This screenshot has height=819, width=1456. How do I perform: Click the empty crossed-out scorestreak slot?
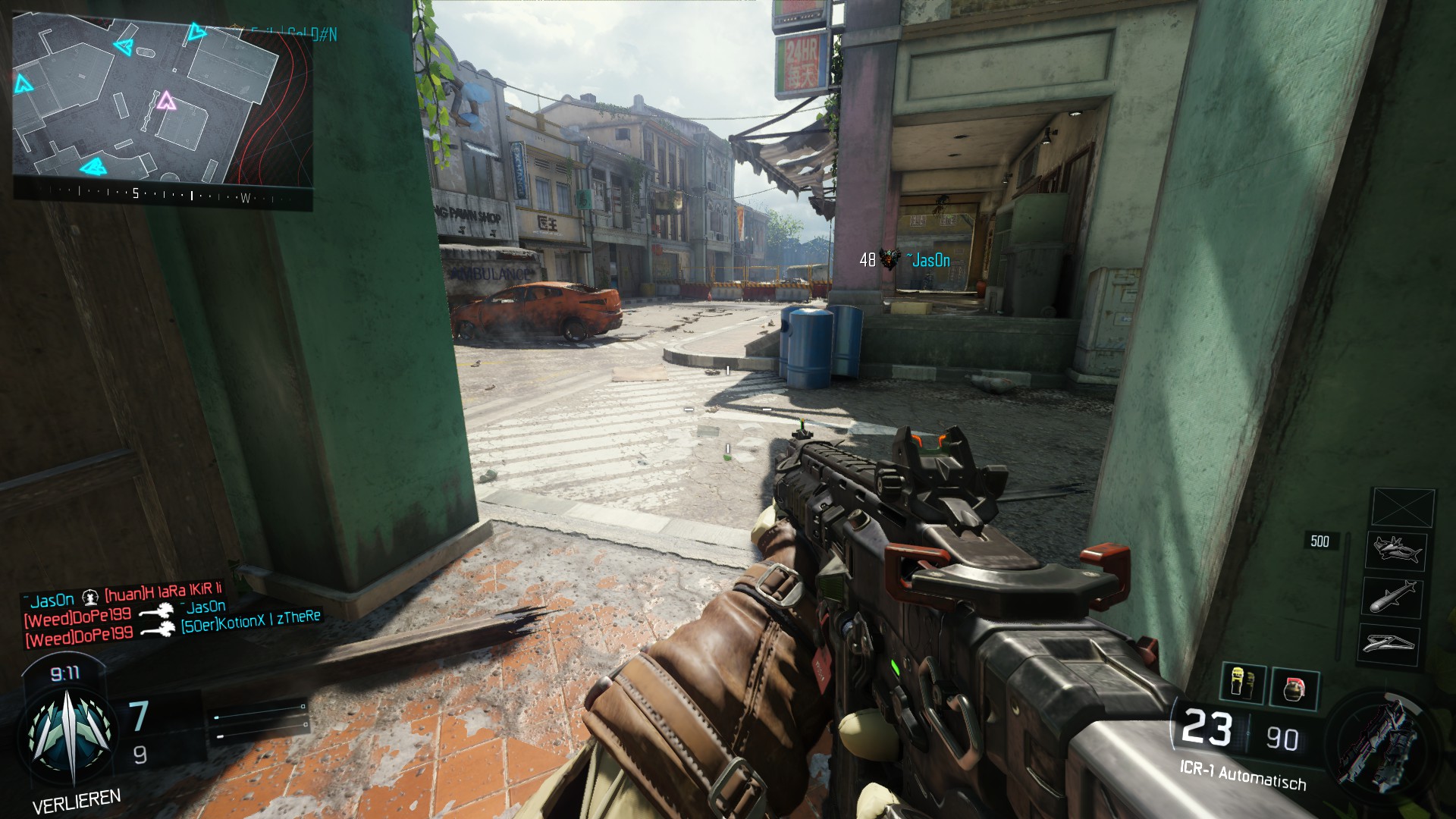[x=1403, y=507]
